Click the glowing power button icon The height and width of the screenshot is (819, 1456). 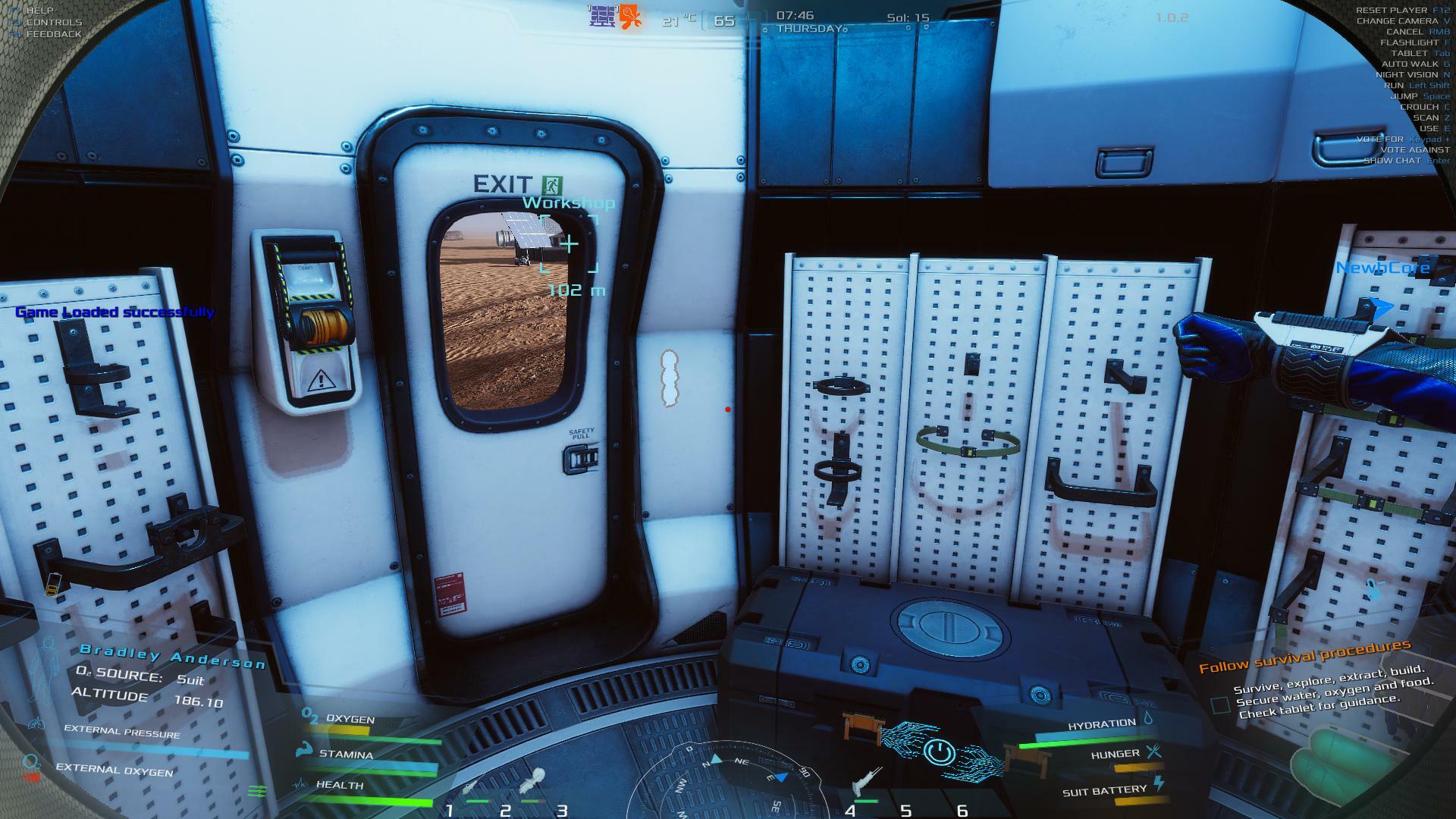pos(939,752)
